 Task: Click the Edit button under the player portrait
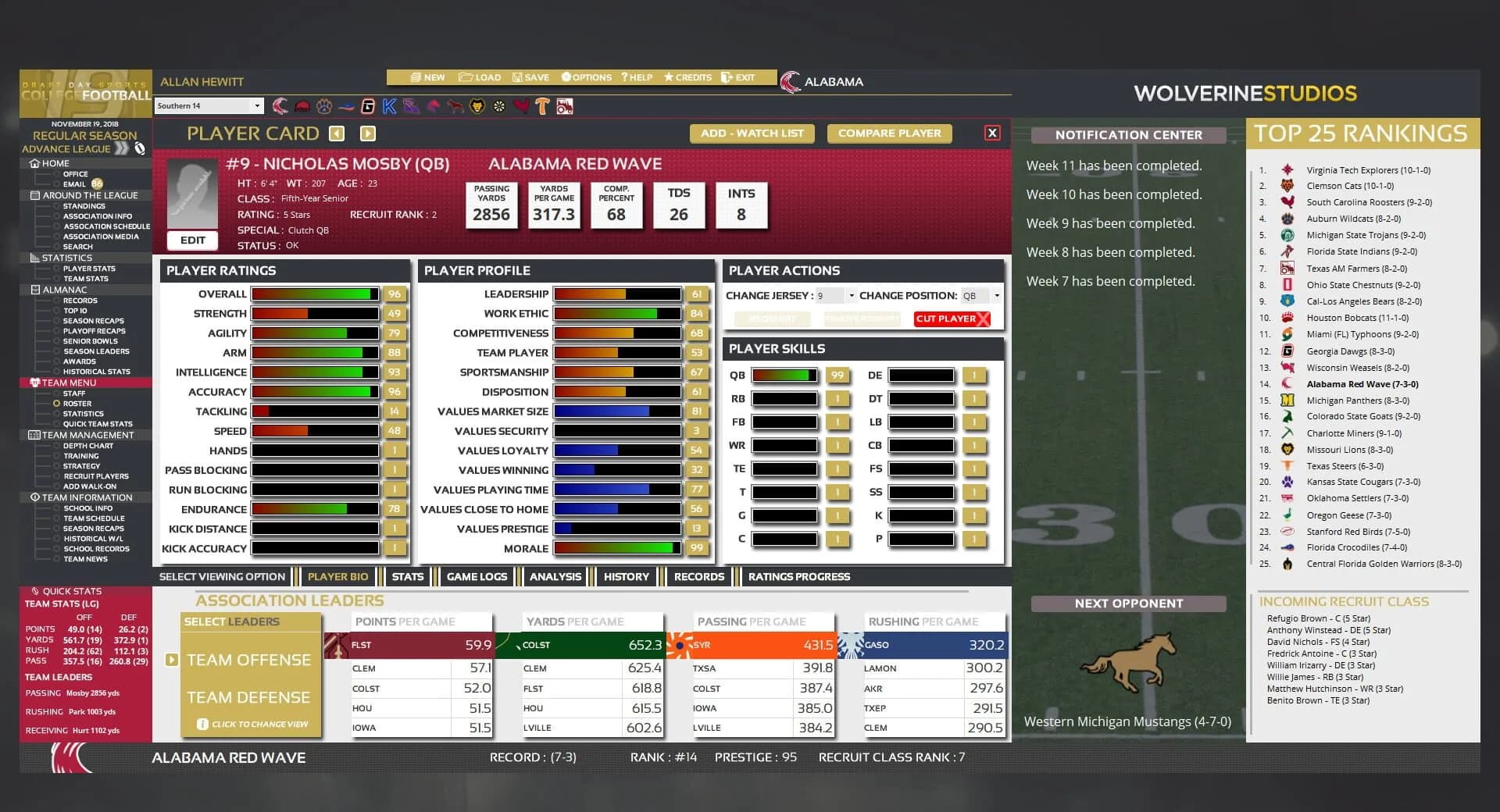point(192,240)
